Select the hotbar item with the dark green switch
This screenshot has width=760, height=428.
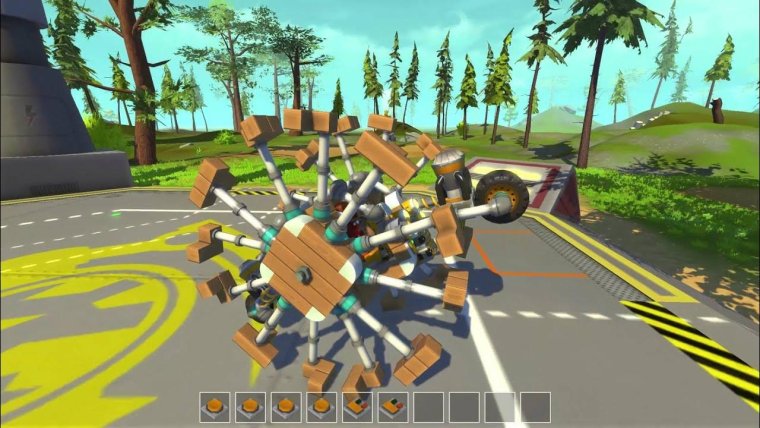[357, 407]
